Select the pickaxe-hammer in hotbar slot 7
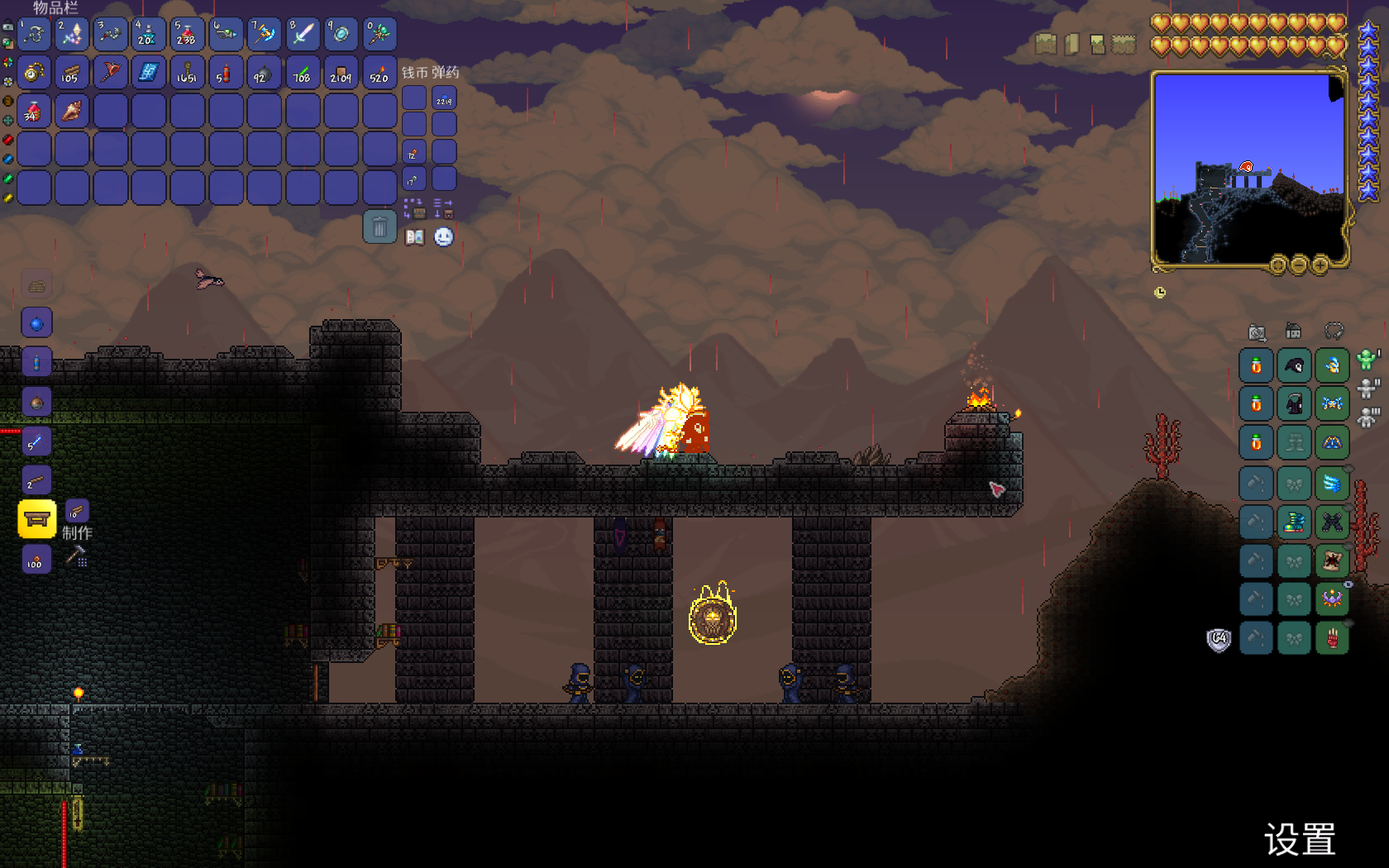1389x868 pixels. coord(265,35)
